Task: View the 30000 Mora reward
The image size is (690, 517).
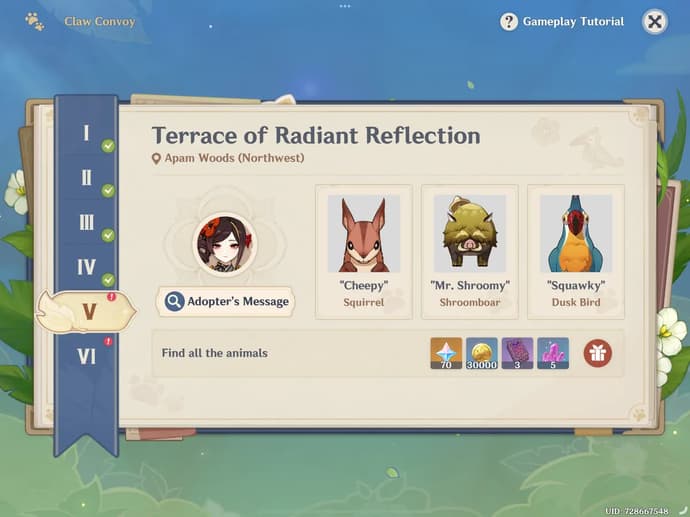Action: coord(482,353)
